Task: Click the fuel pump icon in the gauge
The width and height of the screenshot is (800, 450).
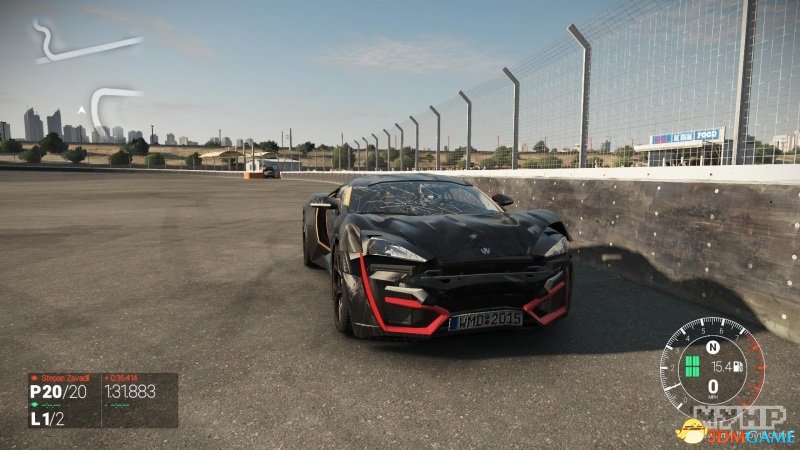Action: click(x=737, y=366)
